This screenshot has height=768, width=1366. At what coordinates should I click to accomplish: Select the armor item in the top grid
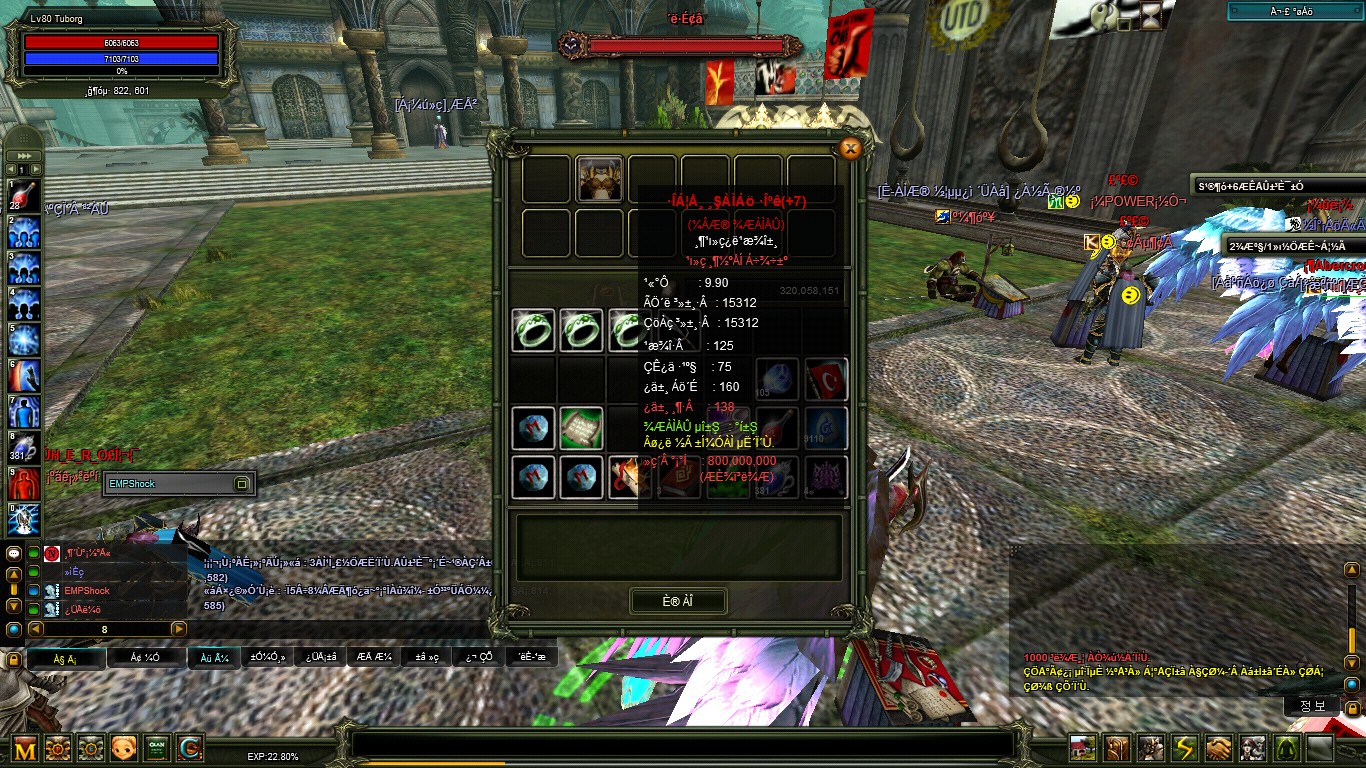coord(599,179)
